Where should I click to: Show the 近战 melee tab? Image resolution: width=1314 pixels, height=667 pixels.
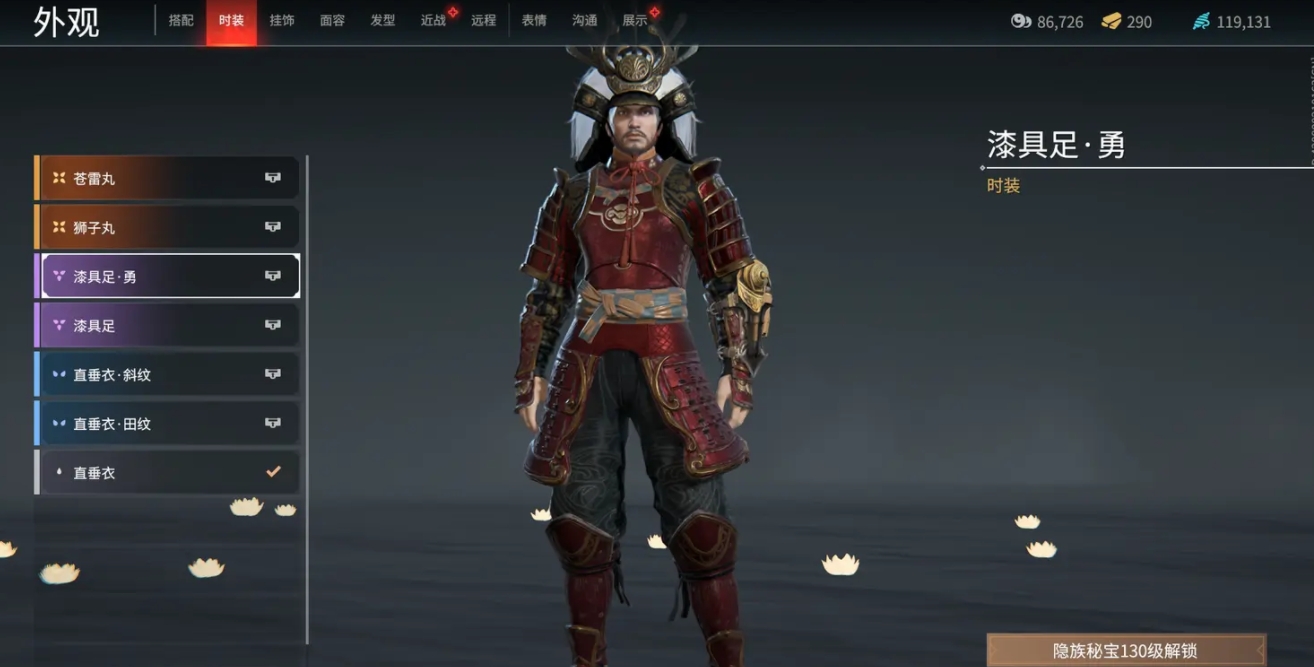(433, 21)
